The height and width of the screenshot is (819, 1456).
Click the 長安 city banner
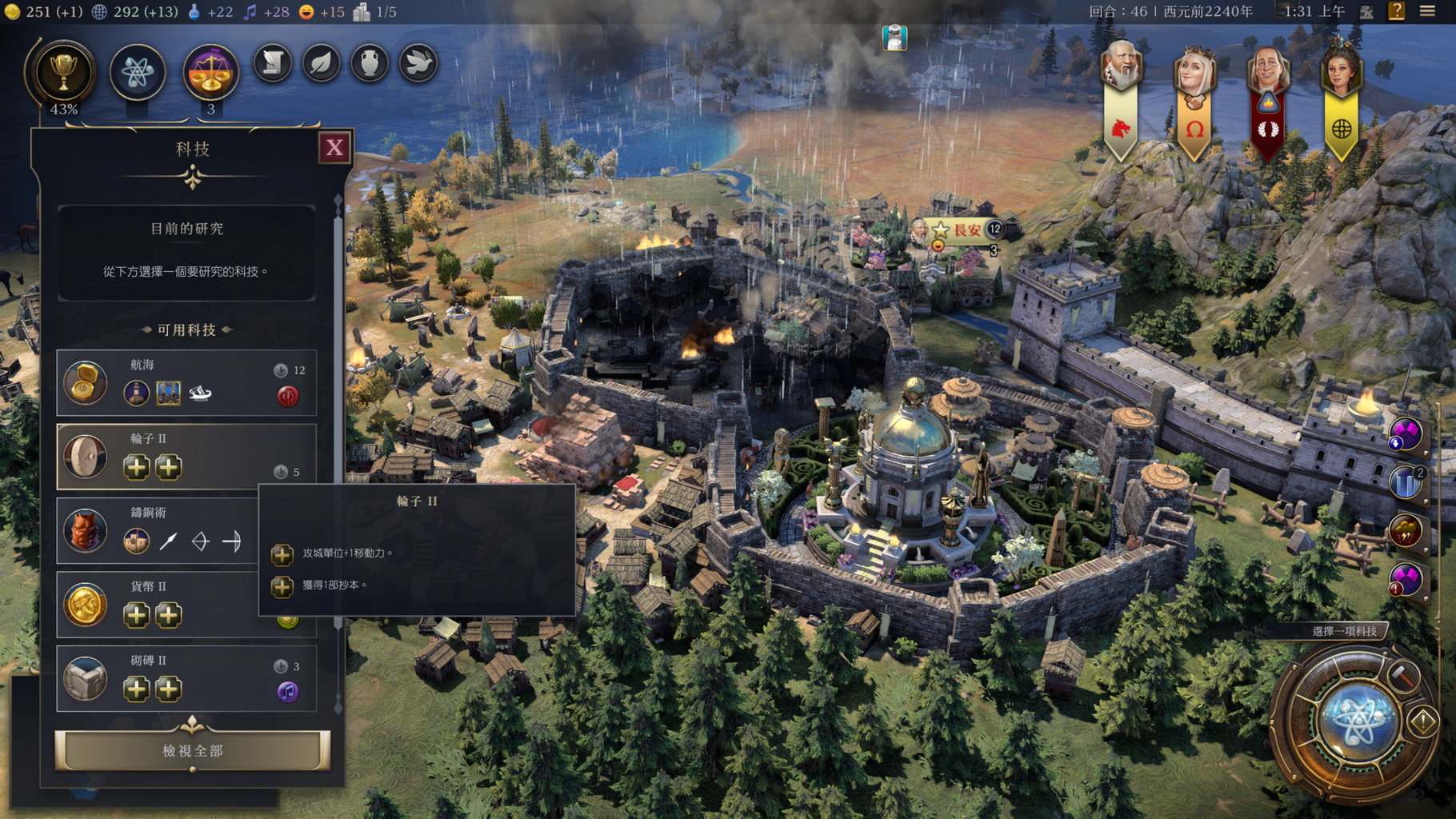[x=966, y=230]
